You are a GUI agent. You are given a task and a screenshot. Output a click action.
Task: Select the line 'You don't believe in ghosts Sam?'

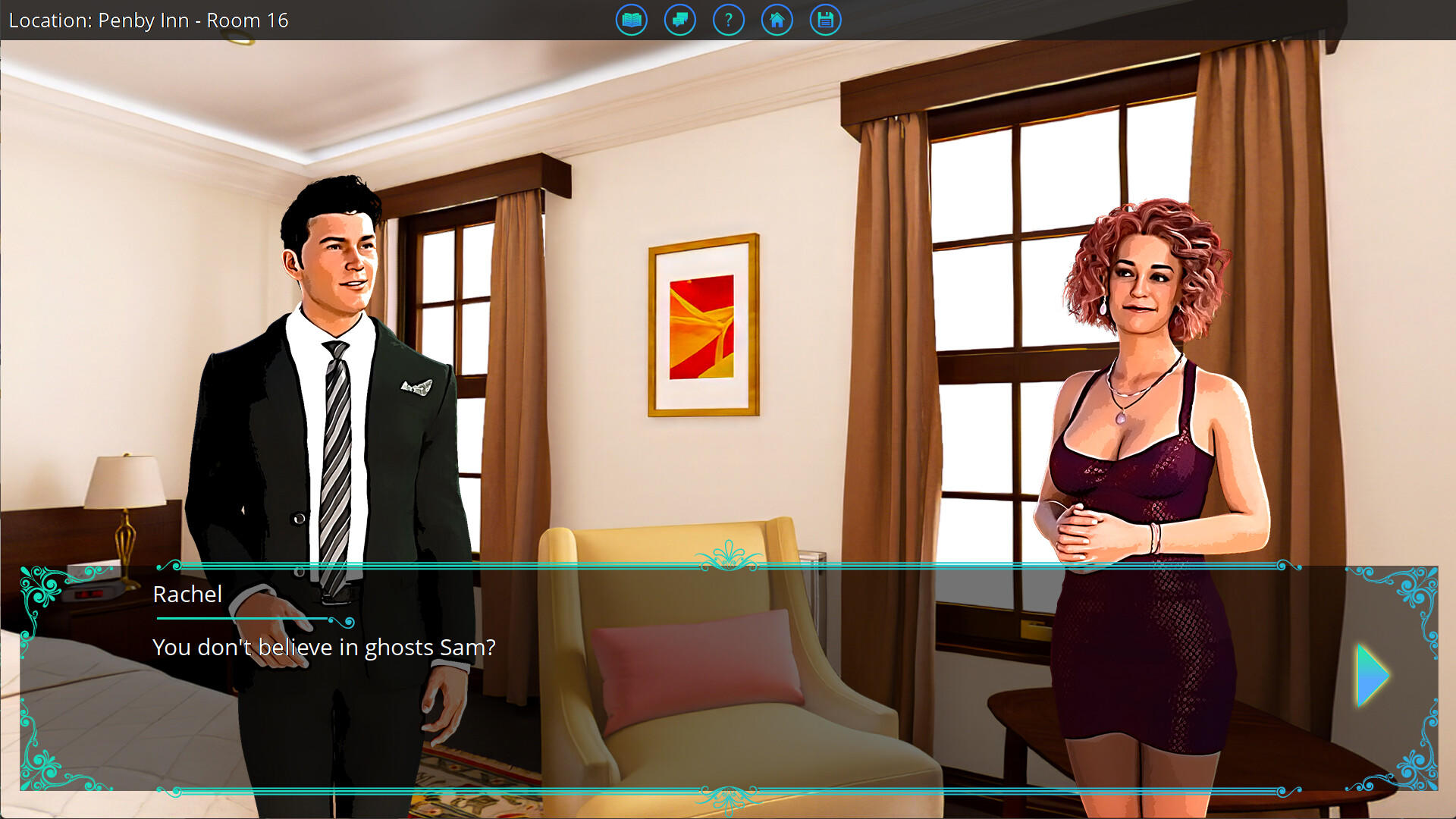[324, 647]
